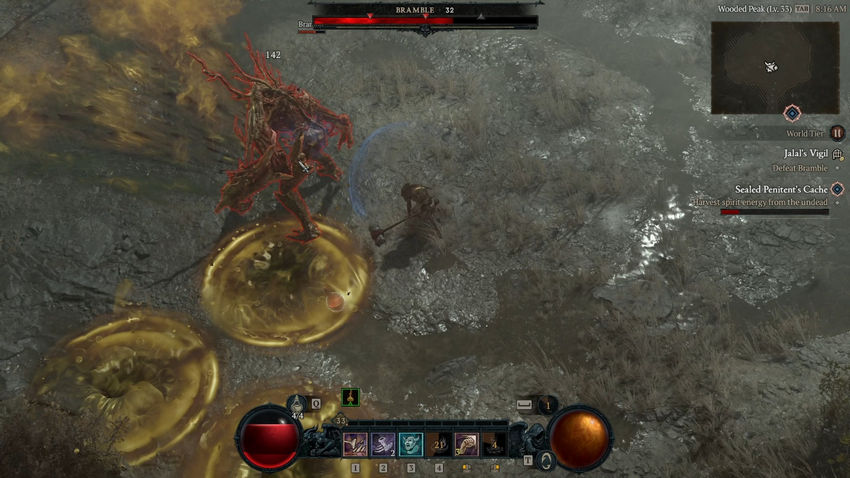Activate the slashing attack skill icon
850x478 pixels.
(354, 445)
